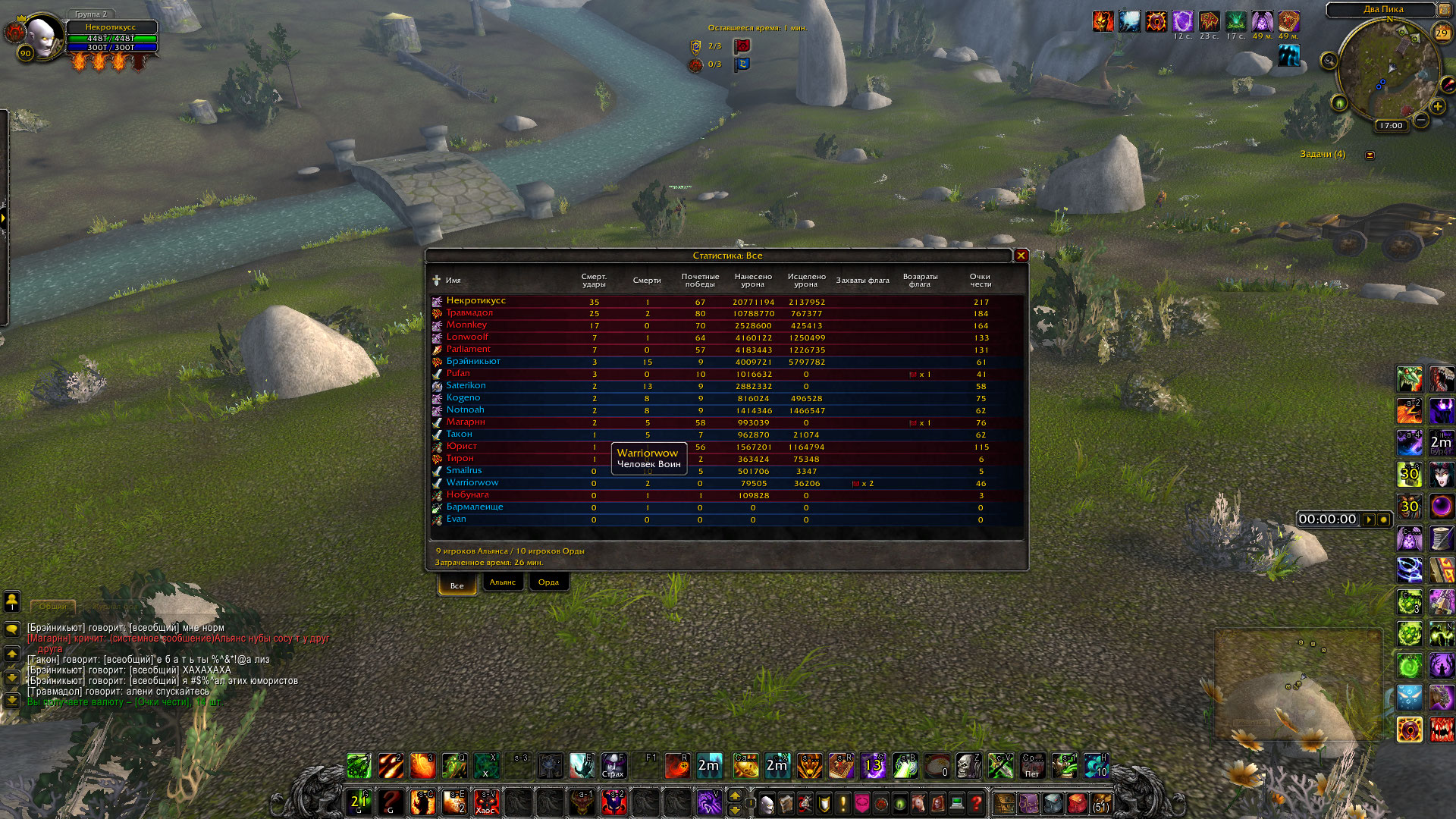Sort scoreboard by Исцелено урона column

click(x=806, y=281)
